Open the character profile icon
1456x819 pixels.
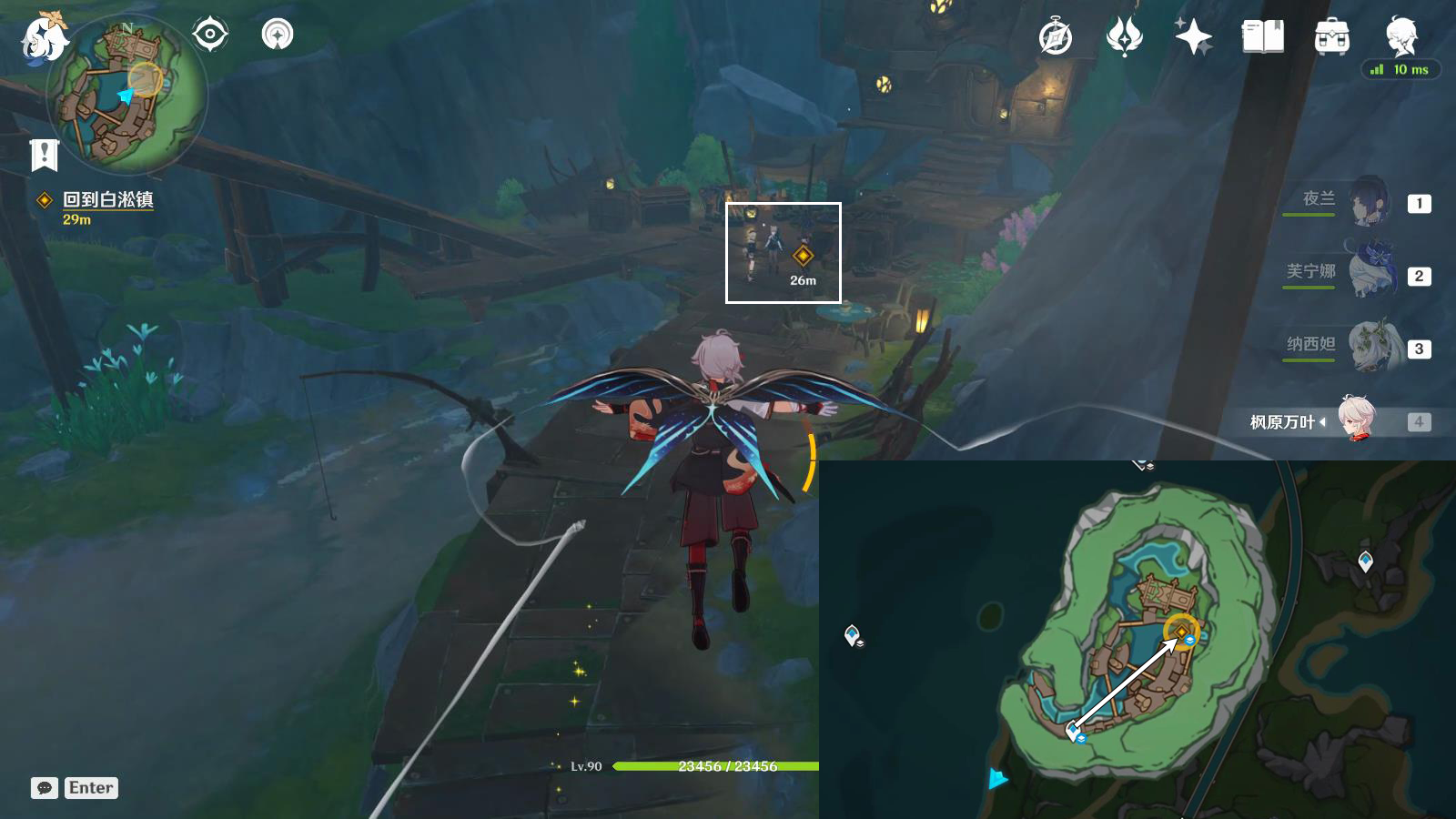[1400, 35]
